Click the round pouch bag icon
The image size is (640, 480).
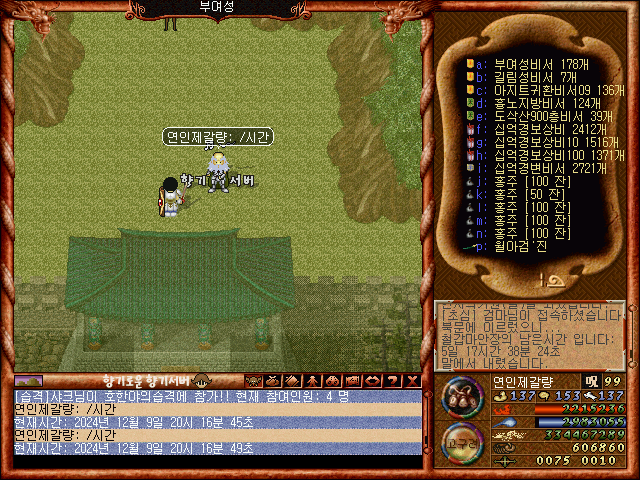click(463, 401)
